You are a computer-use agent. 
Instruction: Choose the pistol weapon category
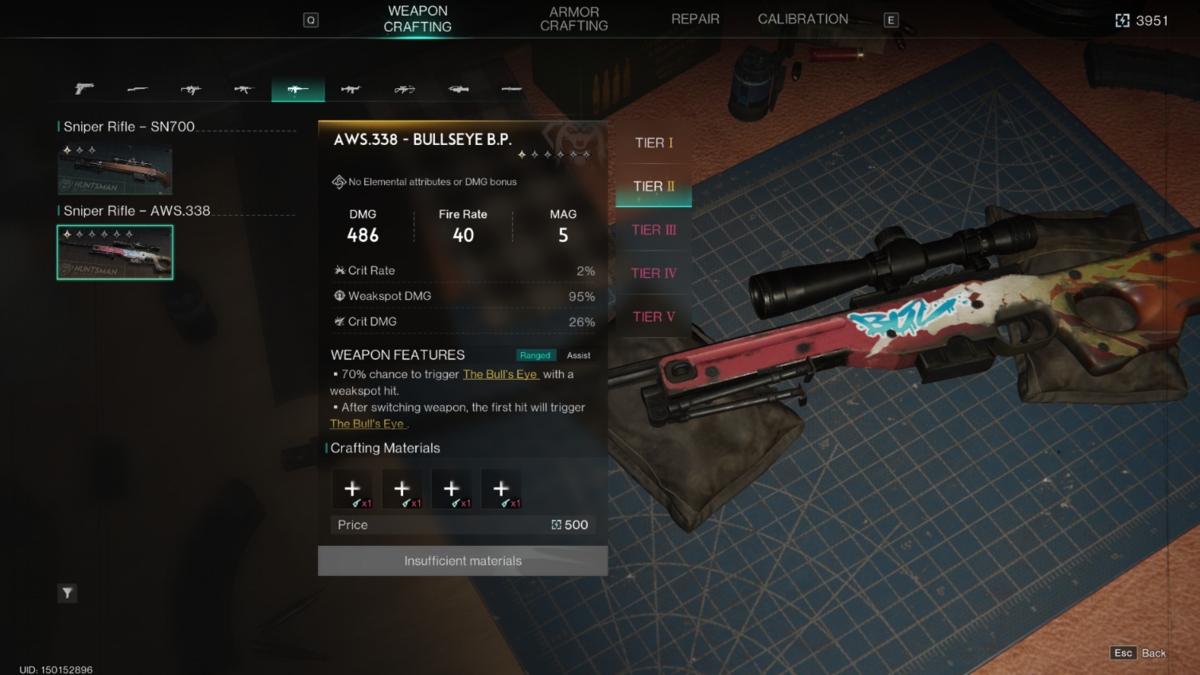(84, 89)
